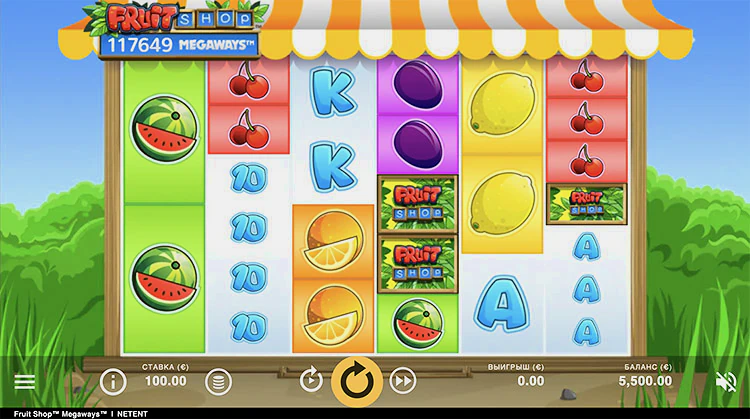
Task: Open the bet settings coin stack
Action: 218,381
